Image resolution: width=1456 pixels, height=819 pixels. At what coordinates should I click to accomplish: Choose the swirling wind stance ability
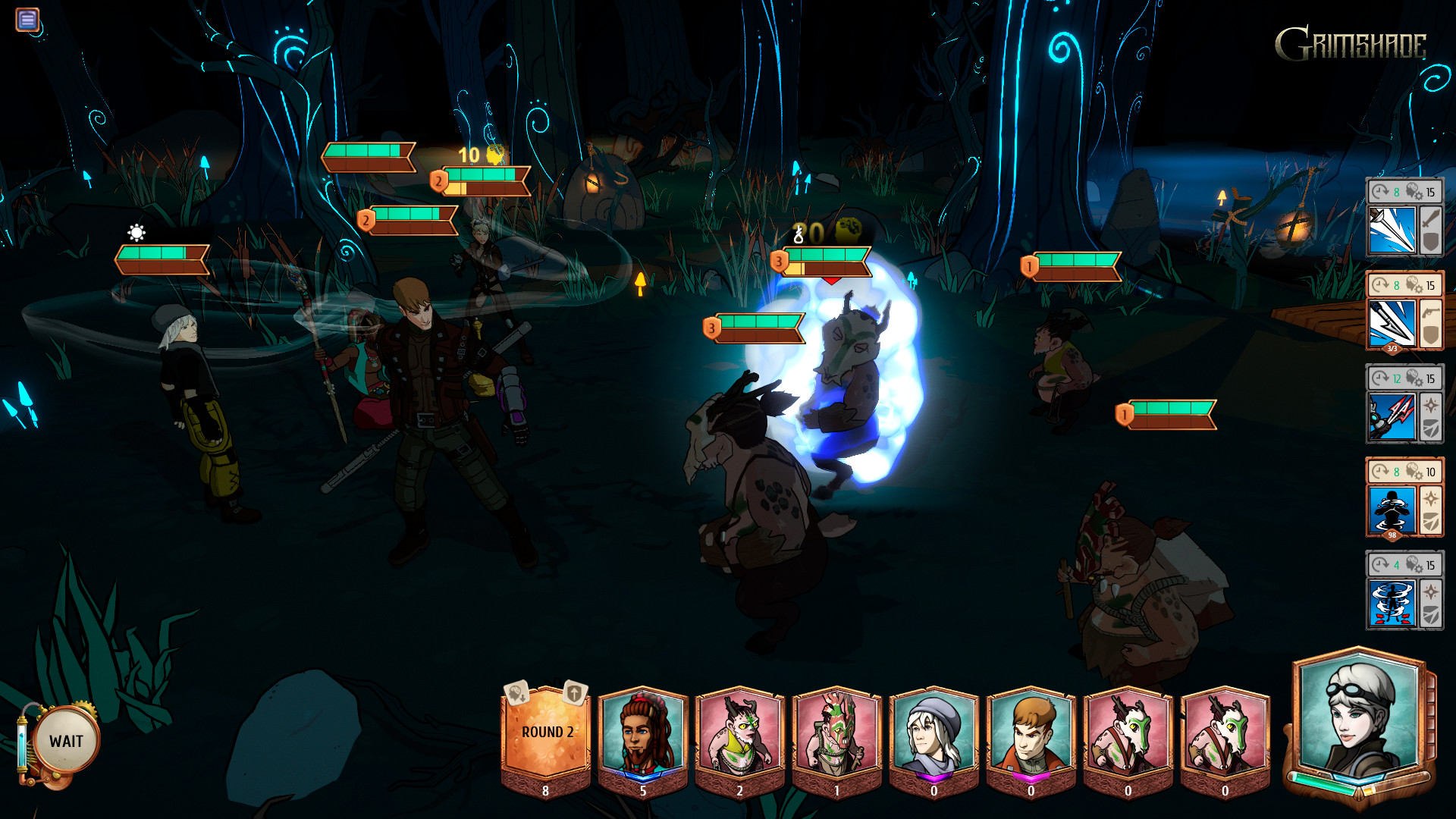(x=1392, y=510)
